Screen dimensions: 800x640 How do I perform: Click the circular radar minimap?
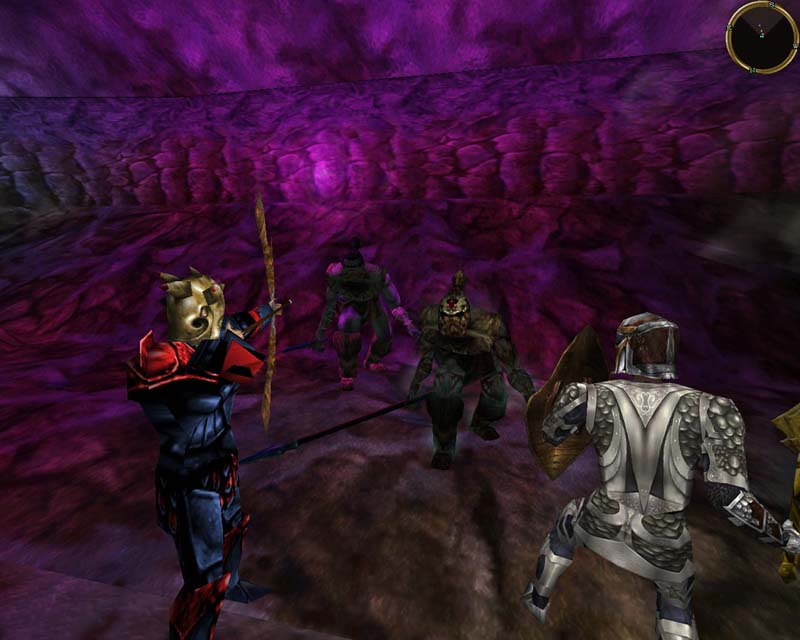point(762,37)
